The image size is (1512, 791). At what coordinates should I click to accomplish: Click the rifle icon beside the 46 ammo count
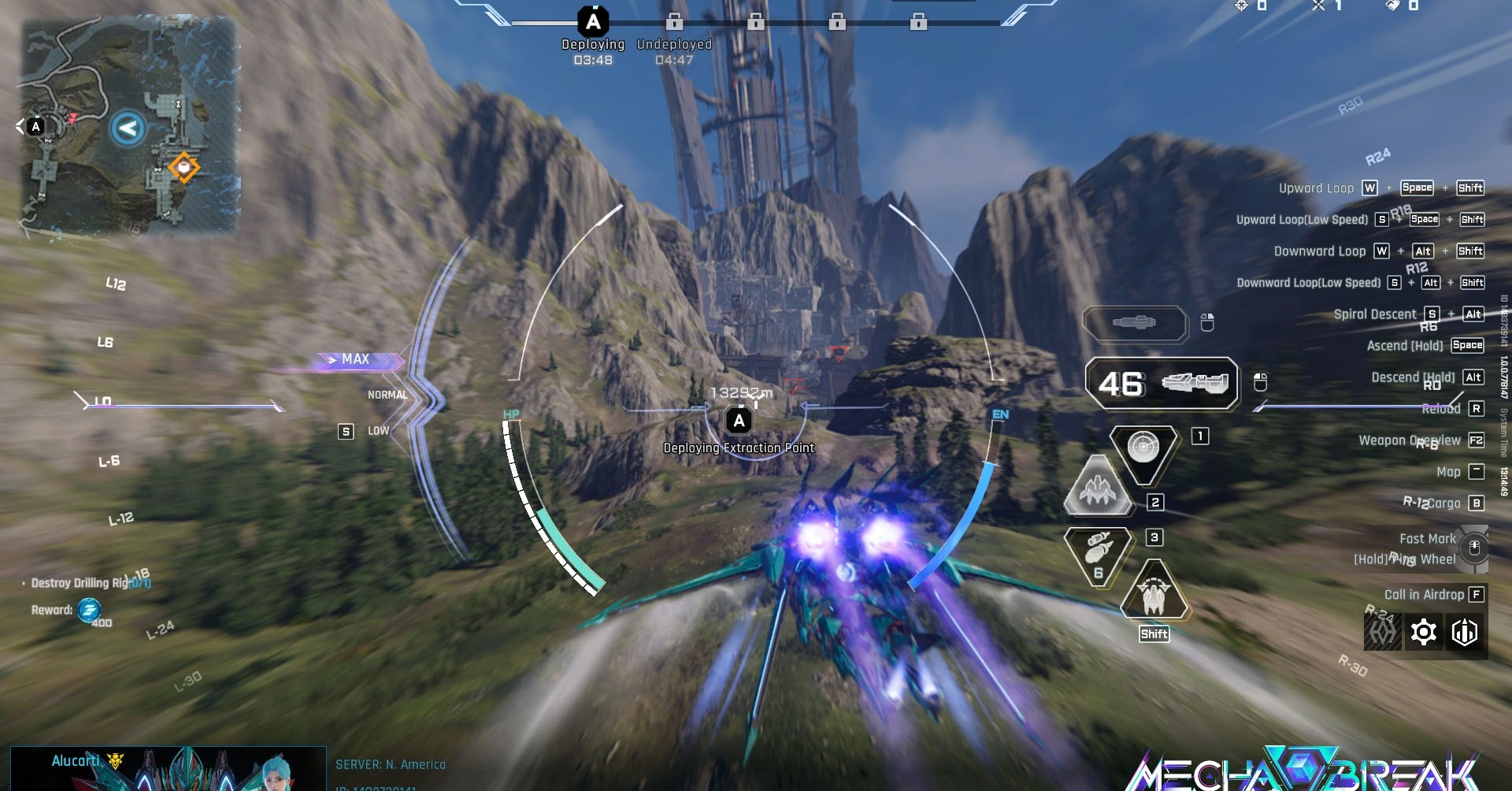pos(1194,384)
